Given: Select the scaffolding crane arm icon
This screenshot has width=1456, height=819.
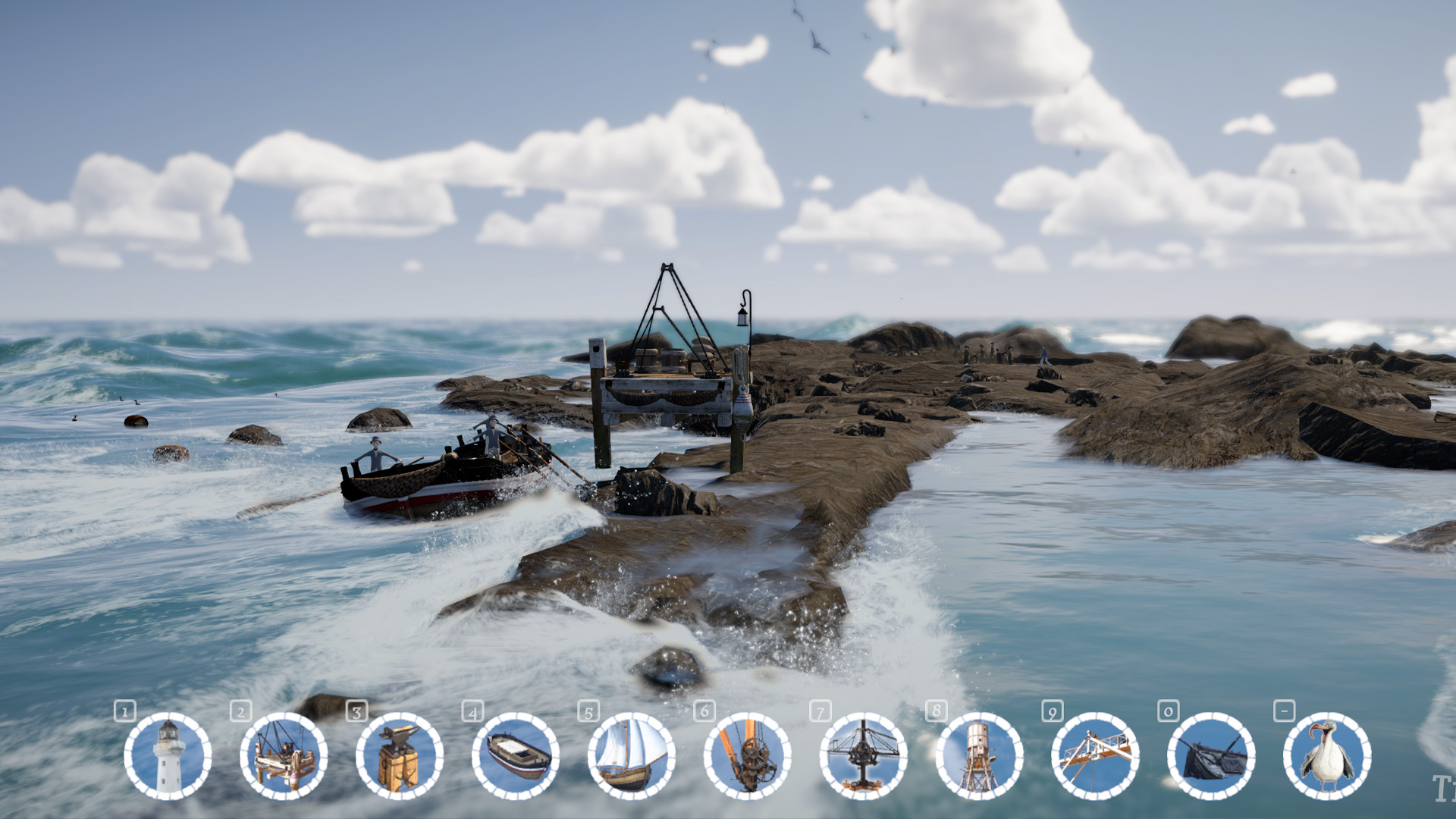Looking at the screenshot, I should [x=1095, y=756].
